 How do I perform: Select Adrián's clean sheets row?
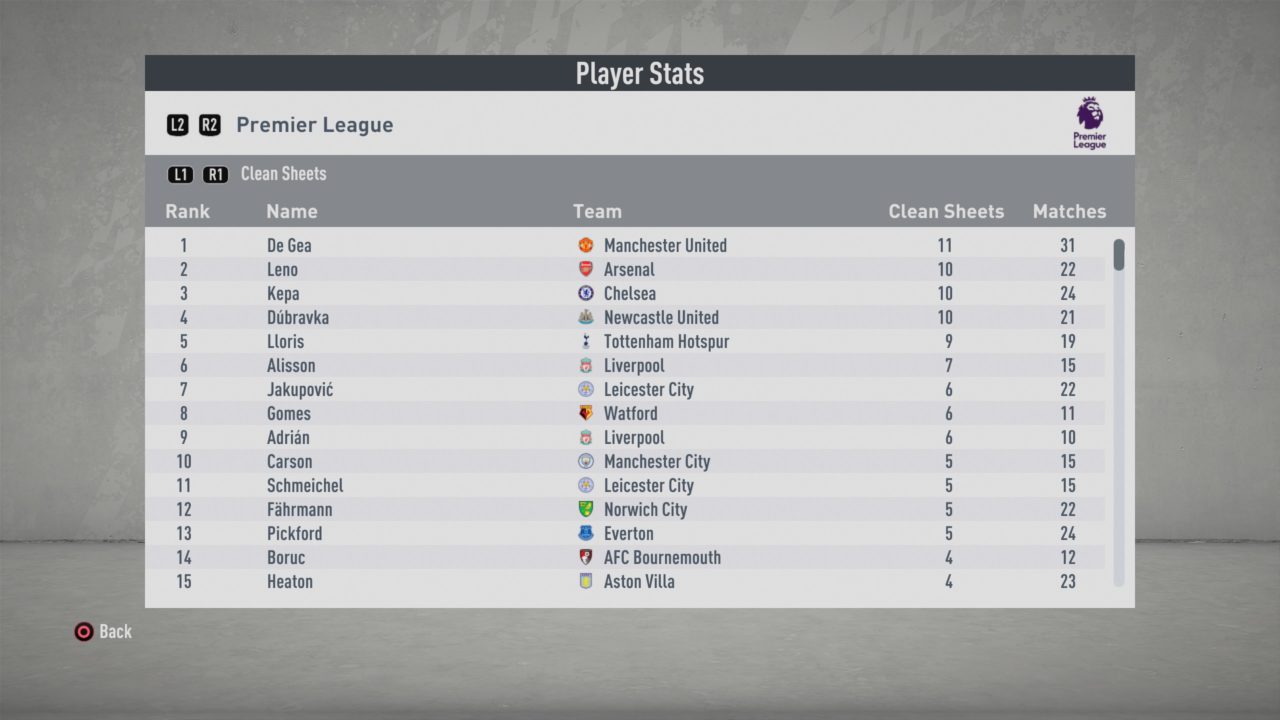point(640,437)
